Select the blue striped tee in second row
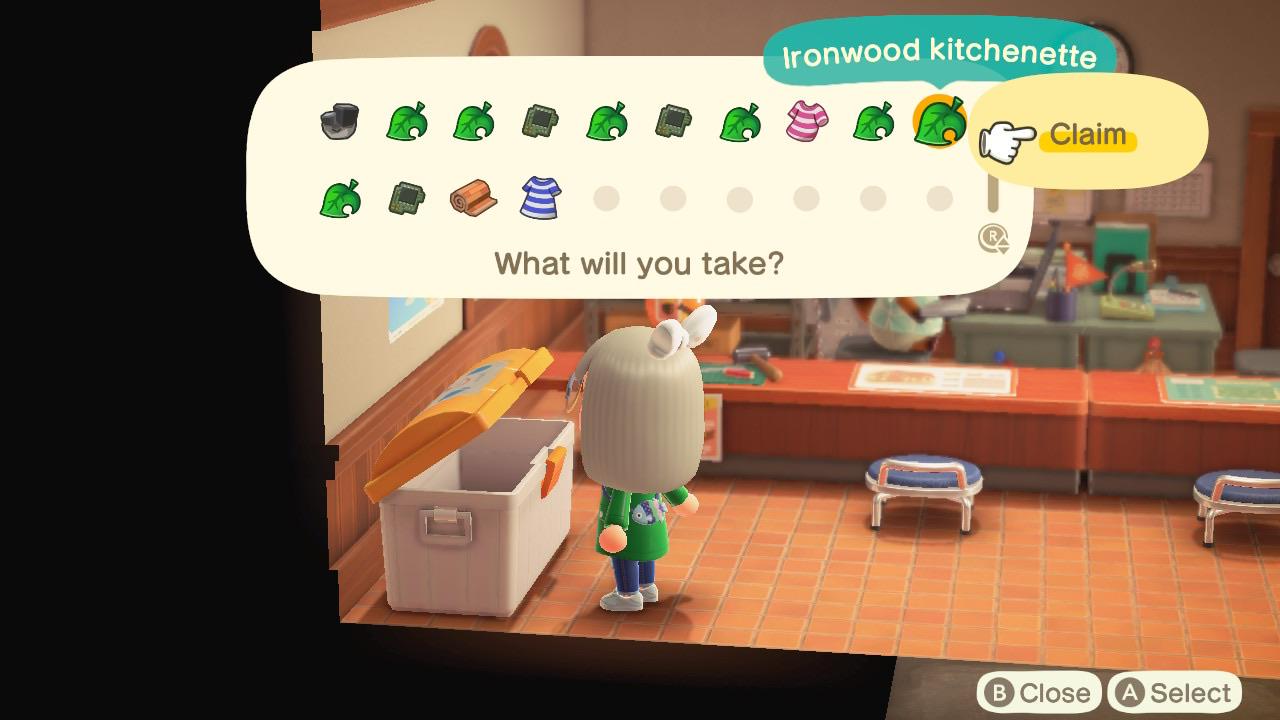The width and height of the screenshot is (1280, 720). 541,197
